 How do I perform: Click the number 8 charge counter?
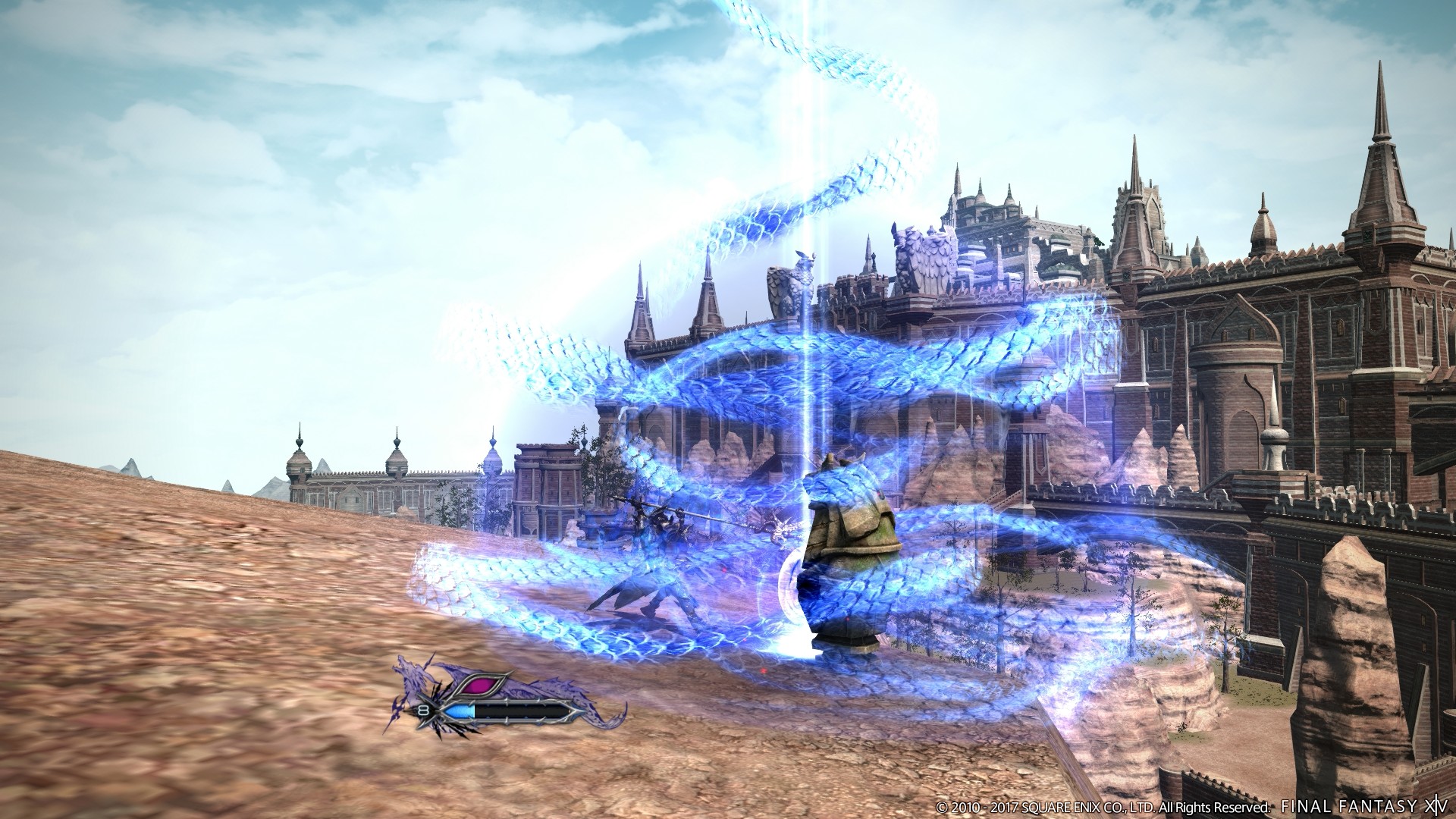422,709
